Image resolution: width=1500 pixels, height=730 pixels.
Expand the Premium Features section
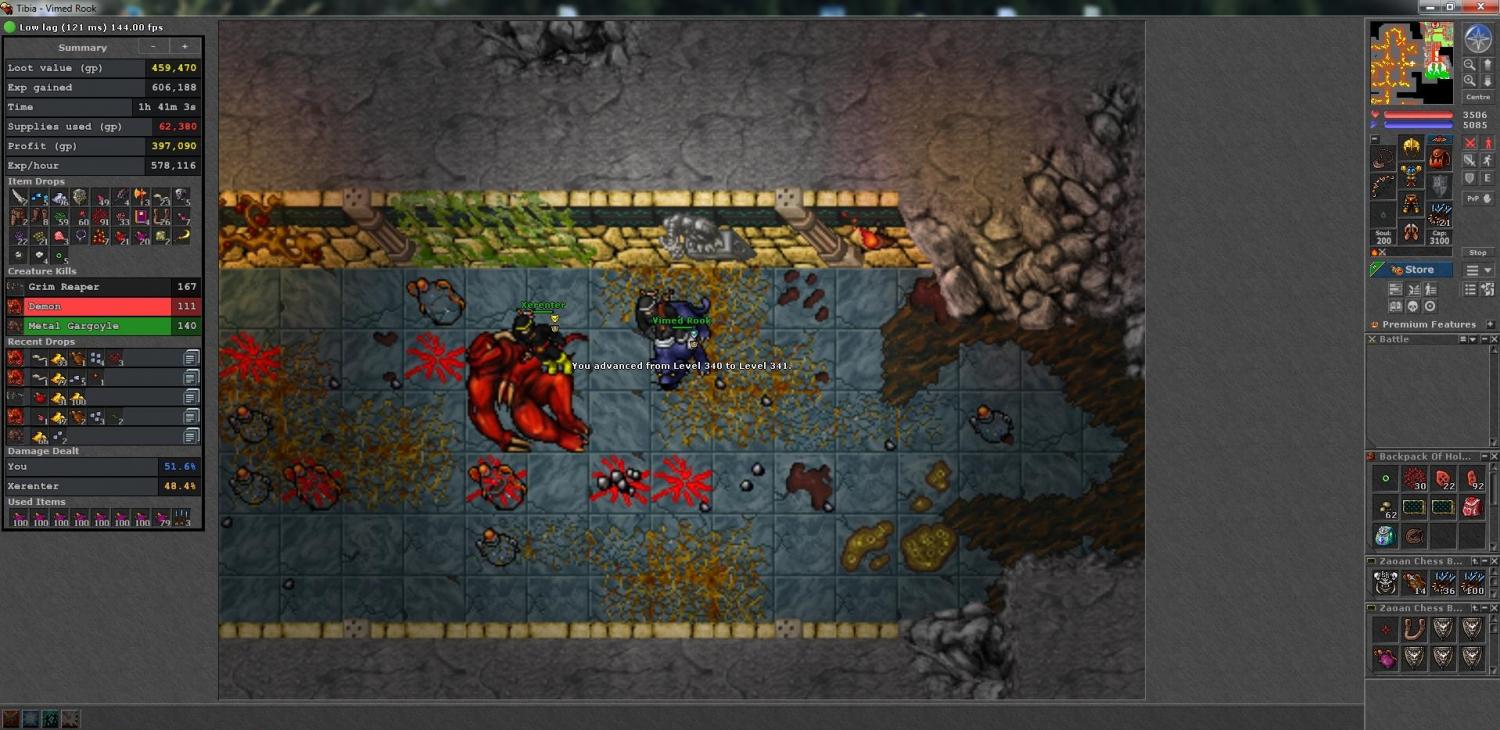click(1490, 325)
